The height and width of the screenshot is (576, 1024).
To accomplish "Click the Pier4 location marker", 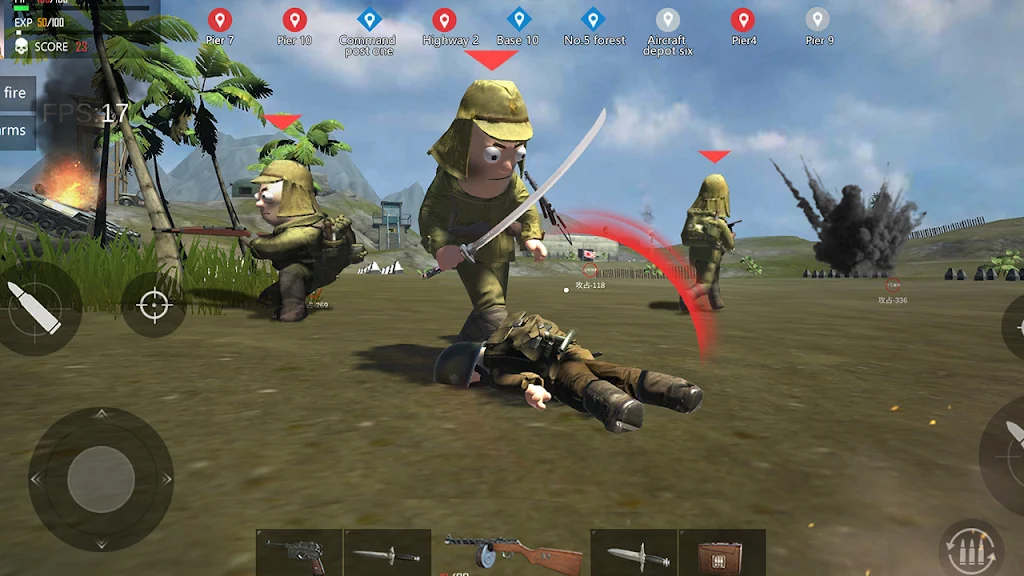I will pos(742,20).
